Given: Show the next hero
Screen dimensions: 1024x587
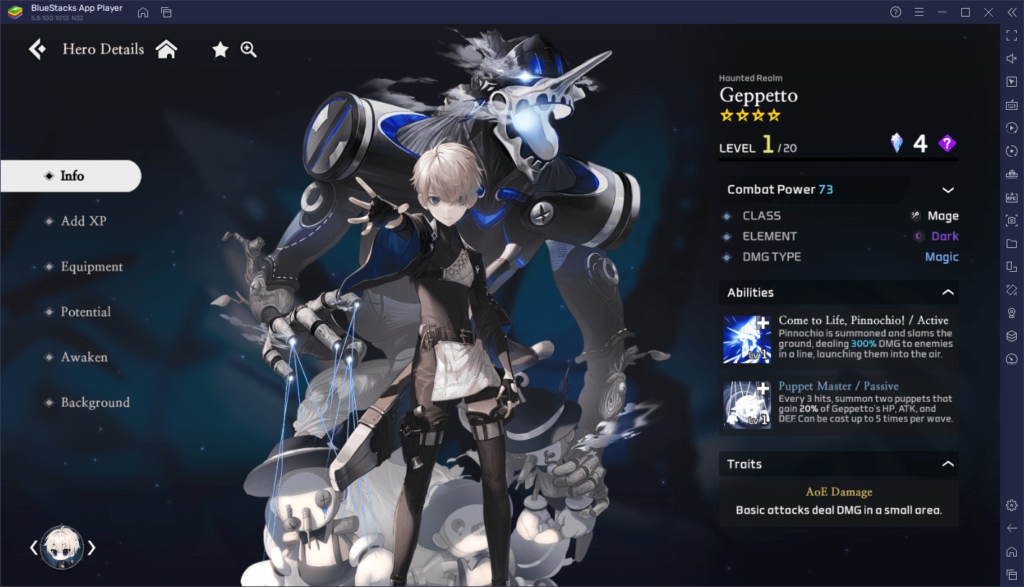Looking at the screenshot, I should [92, 547].
